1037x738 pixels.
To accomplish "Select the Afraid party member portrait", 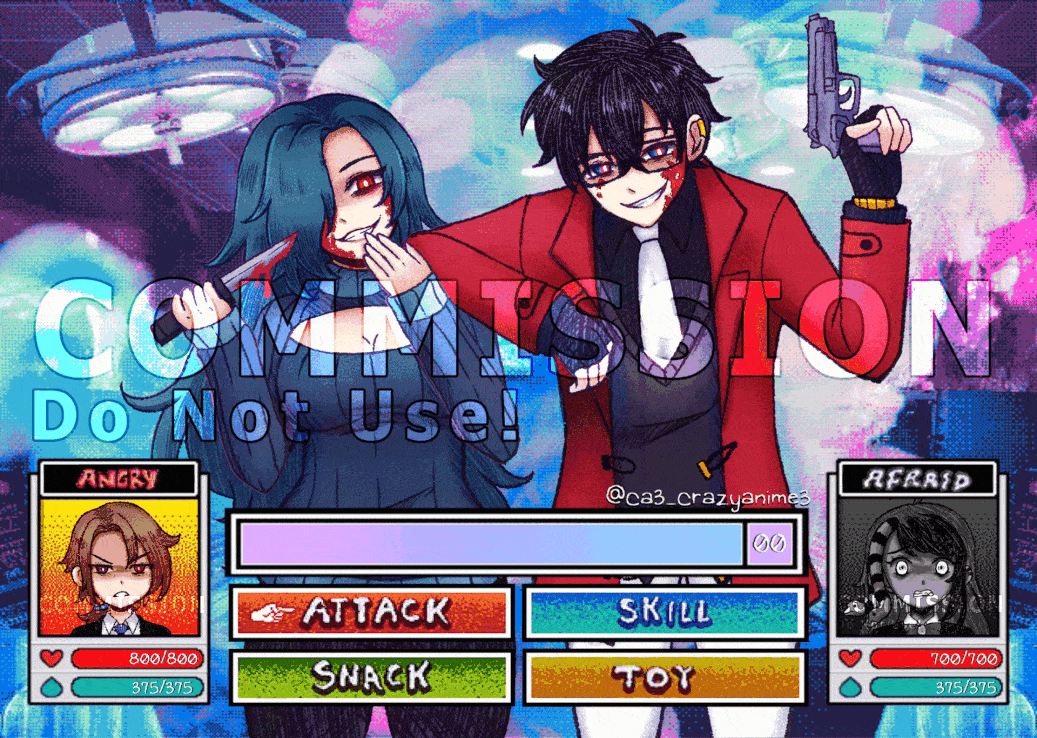I will (x=916, y=567).
